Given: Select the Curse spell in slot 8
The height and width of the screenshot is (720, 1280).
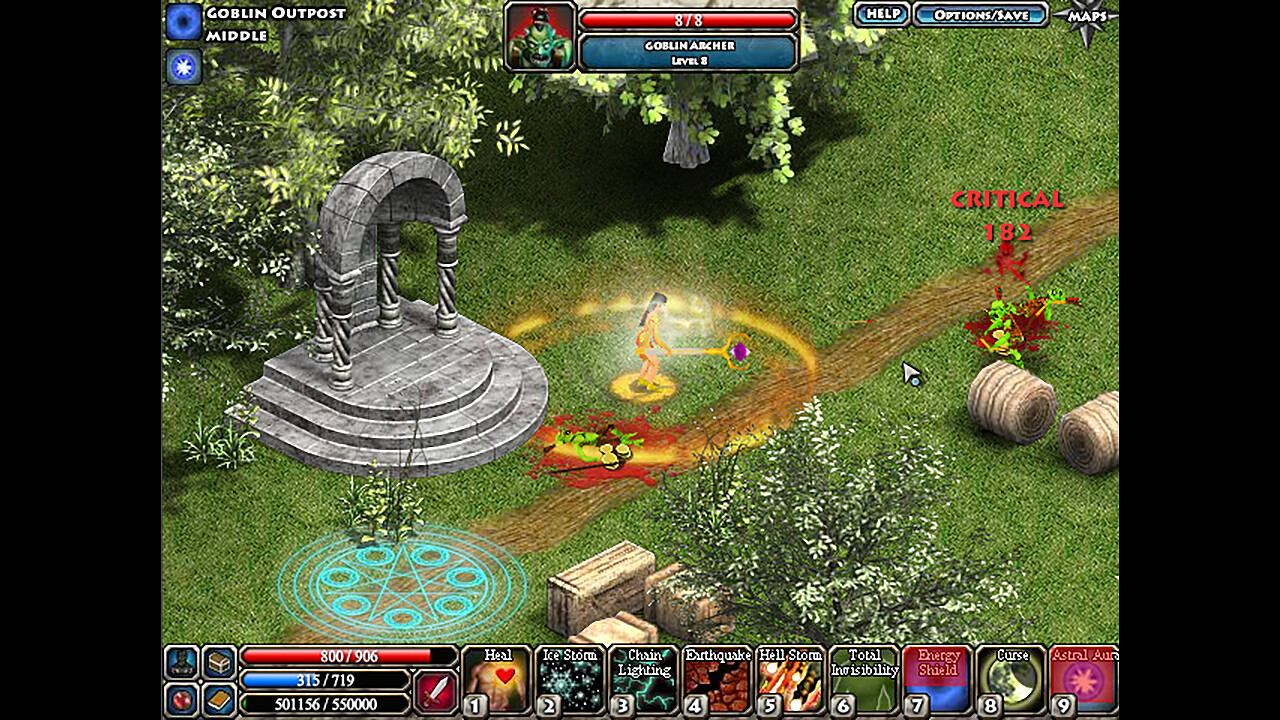Looking at the screenshot, I should tap(1009, 680).
